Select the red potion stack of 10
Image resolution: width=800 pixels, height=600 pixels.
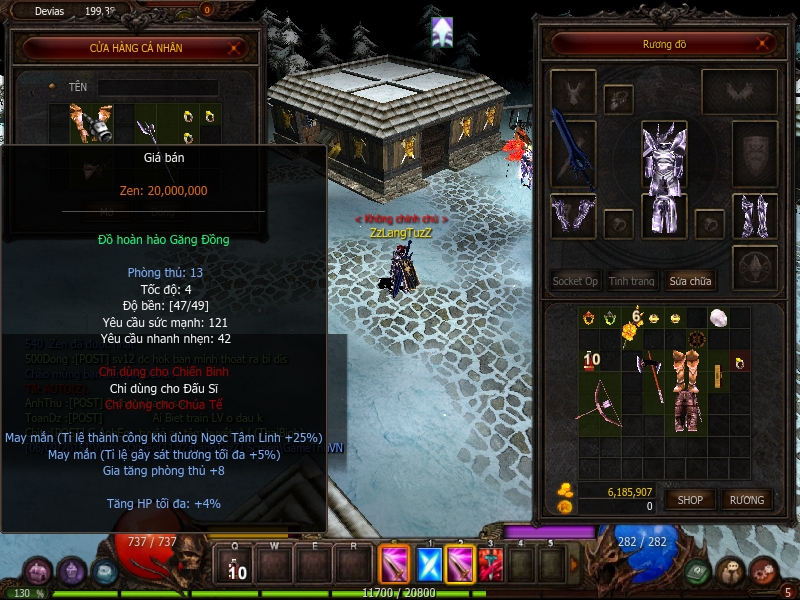(590, 358)
